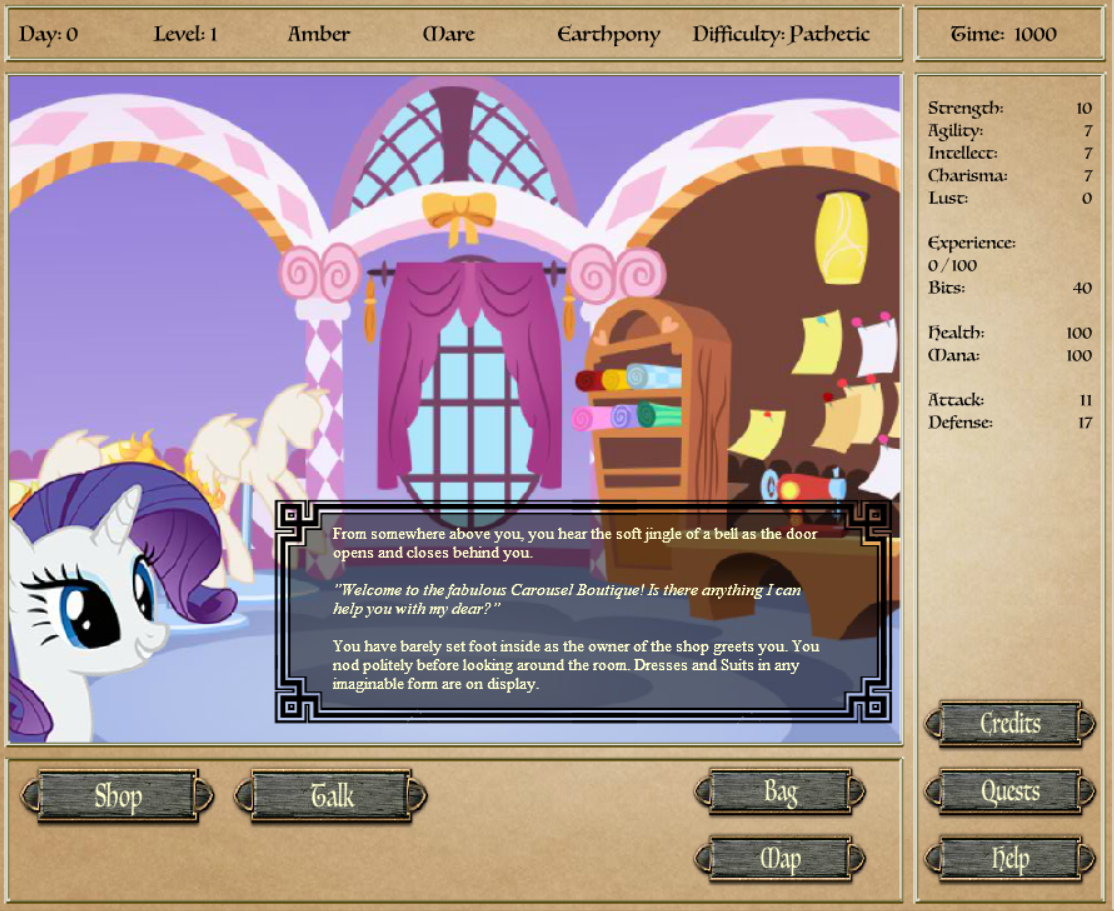Open the Shop button

click(118, 796)
